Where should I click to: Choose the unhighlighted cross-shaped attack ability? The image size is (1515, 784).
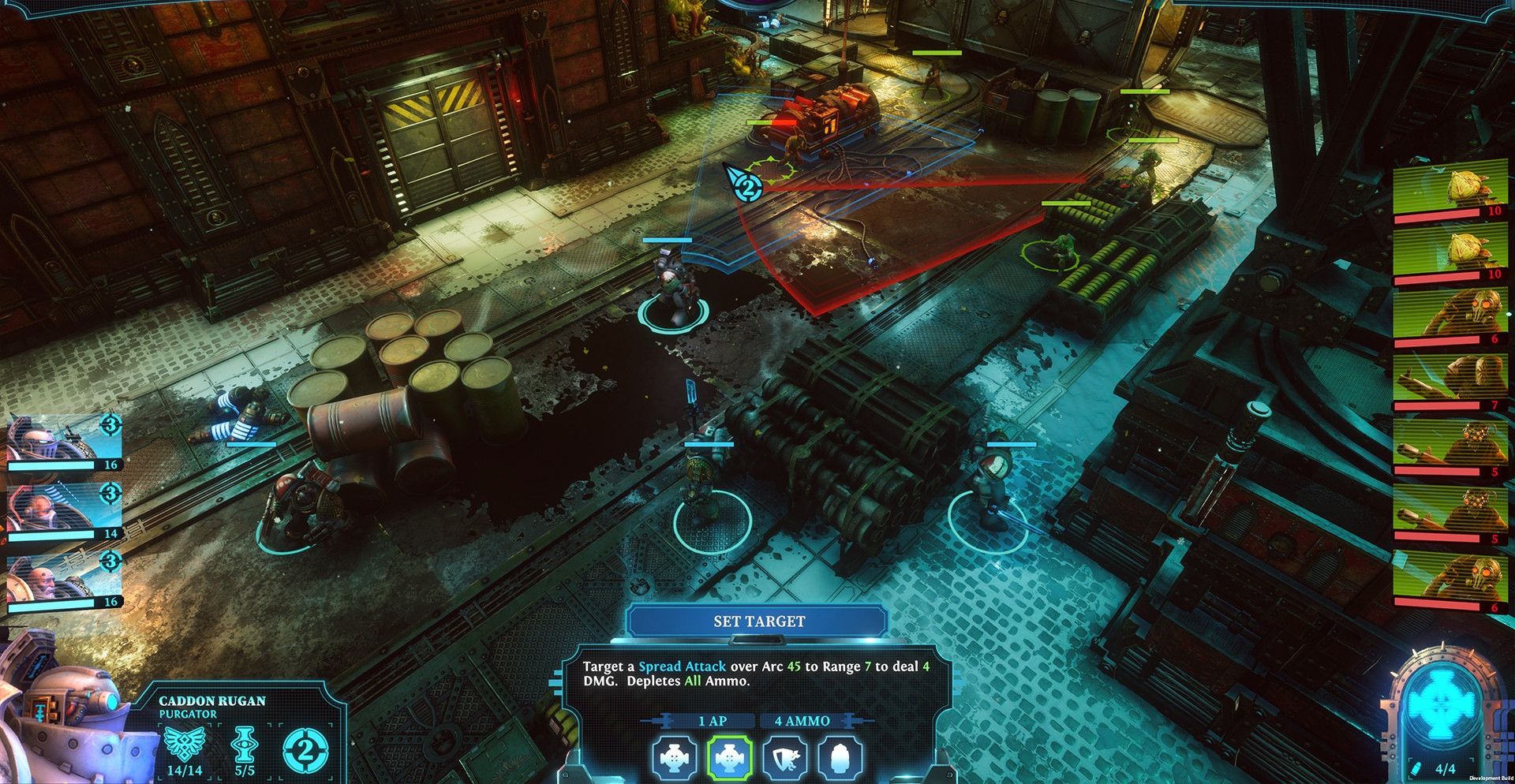point(675,758)
